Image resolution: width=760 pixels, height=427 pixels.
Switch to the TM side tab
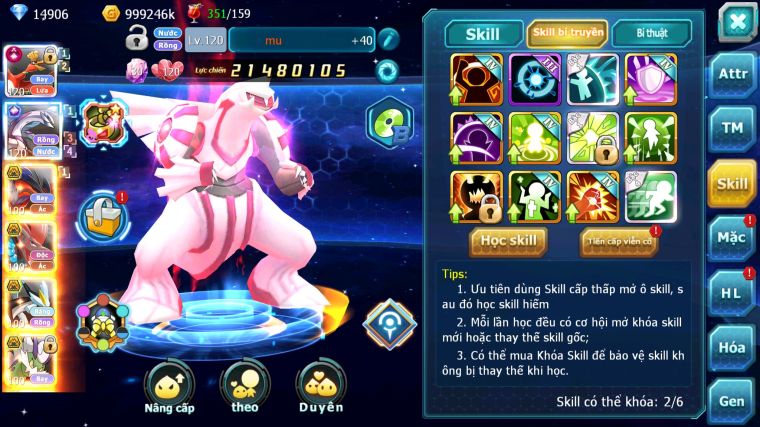[732, 128]
